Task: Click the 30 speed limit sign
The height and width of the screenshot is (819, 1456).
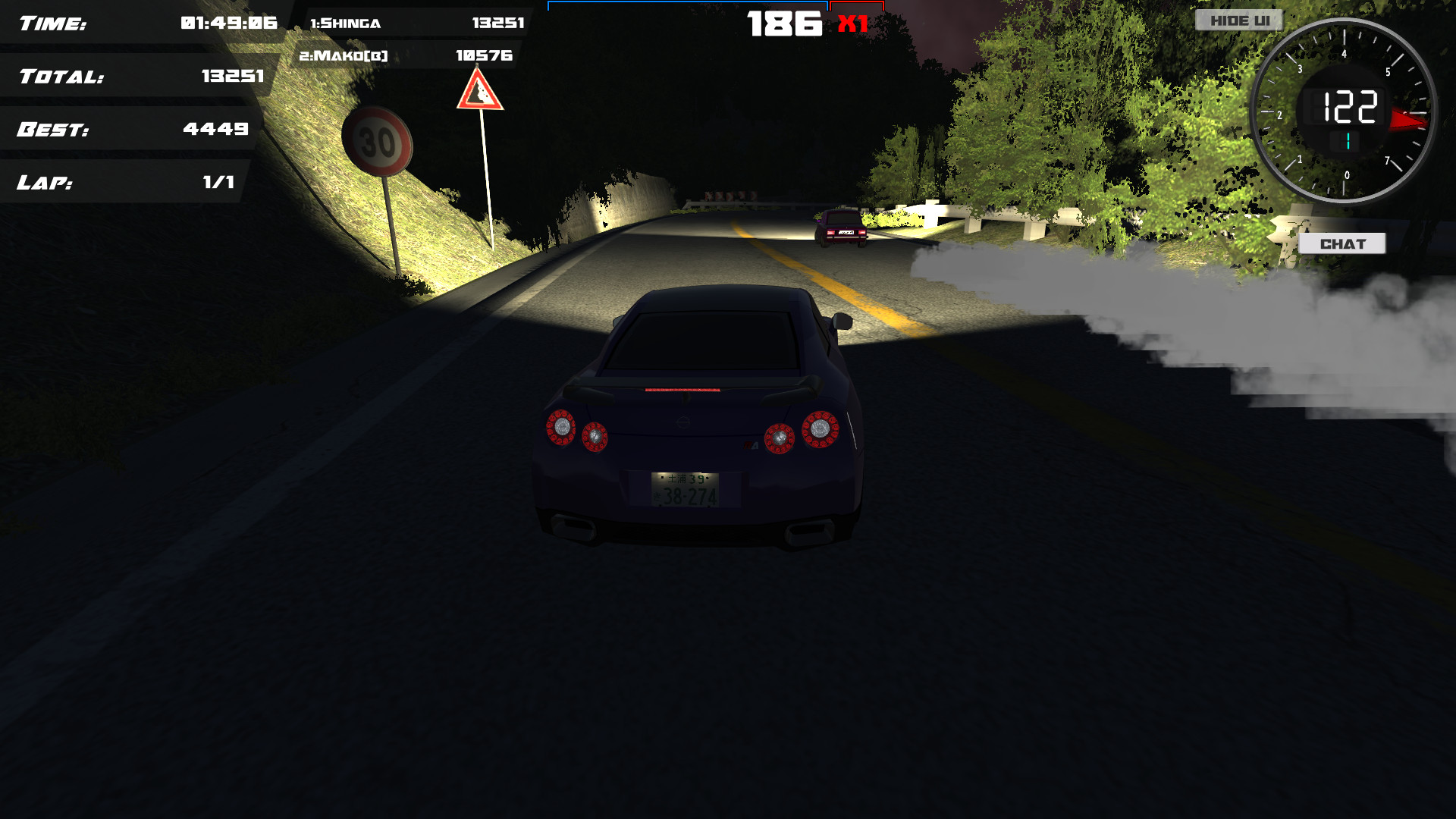Action: pos(379,140)
